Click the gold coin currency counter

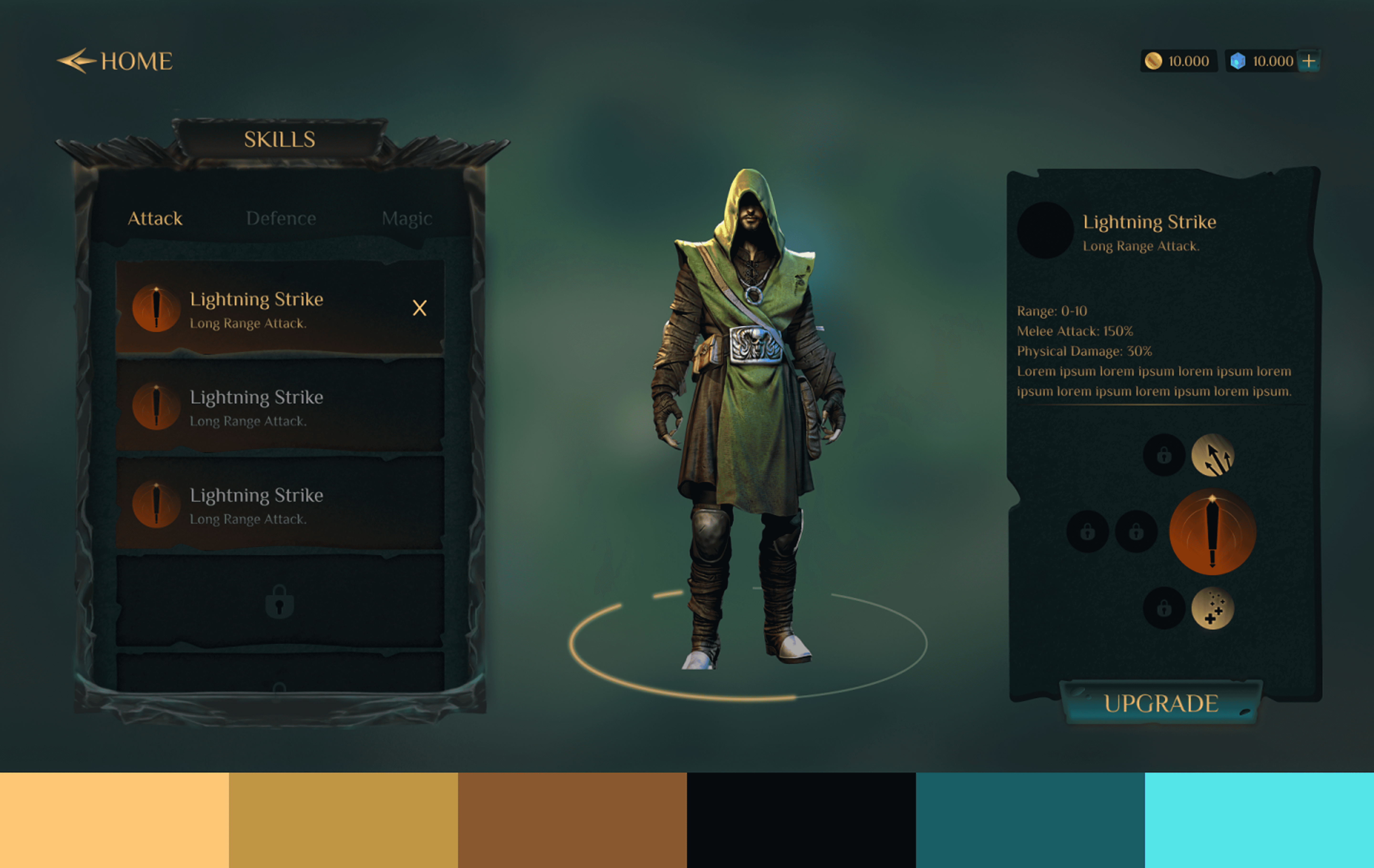(x=1178, y=61)
